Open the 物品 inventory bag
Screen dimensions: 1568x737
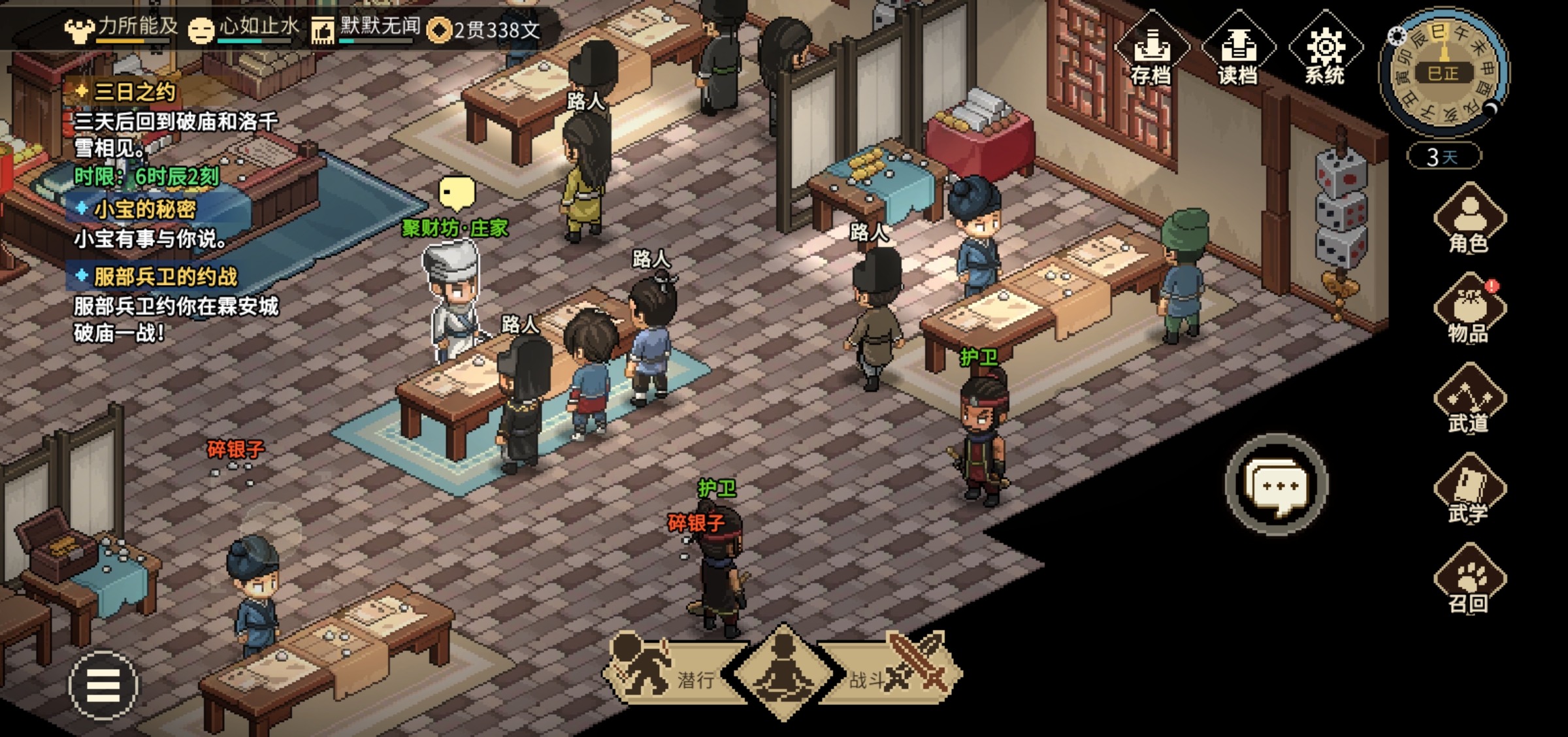(x=1469, y=309)
